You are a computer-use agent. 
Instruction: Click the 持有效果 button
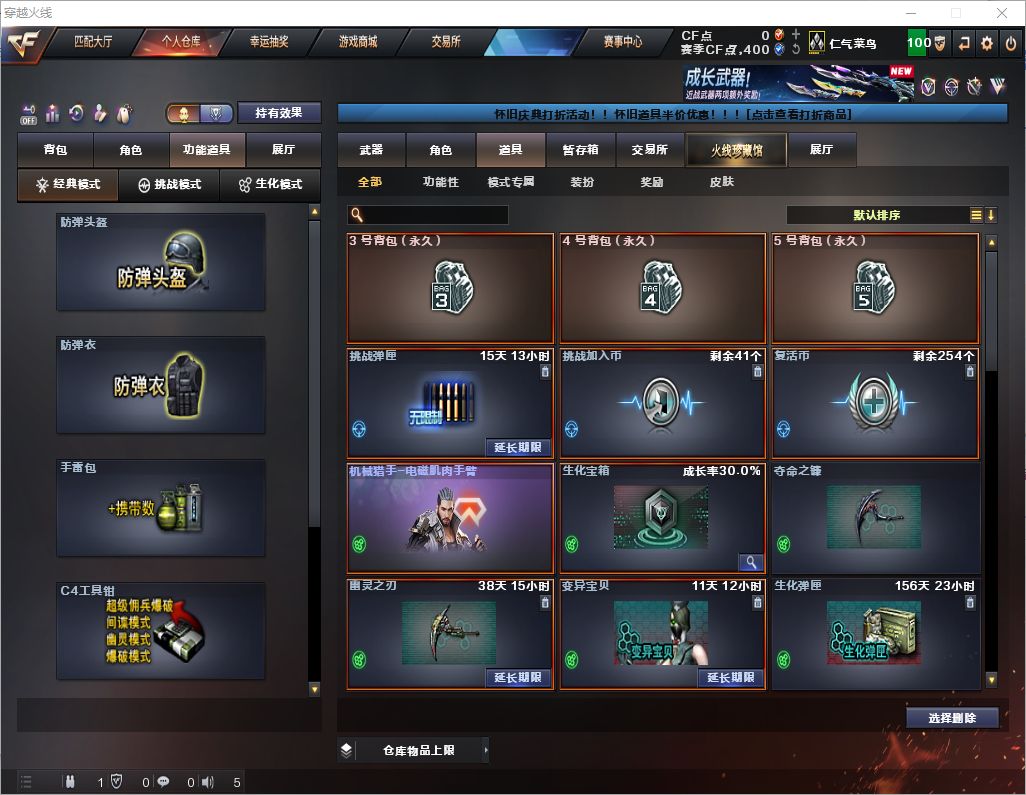279,113
